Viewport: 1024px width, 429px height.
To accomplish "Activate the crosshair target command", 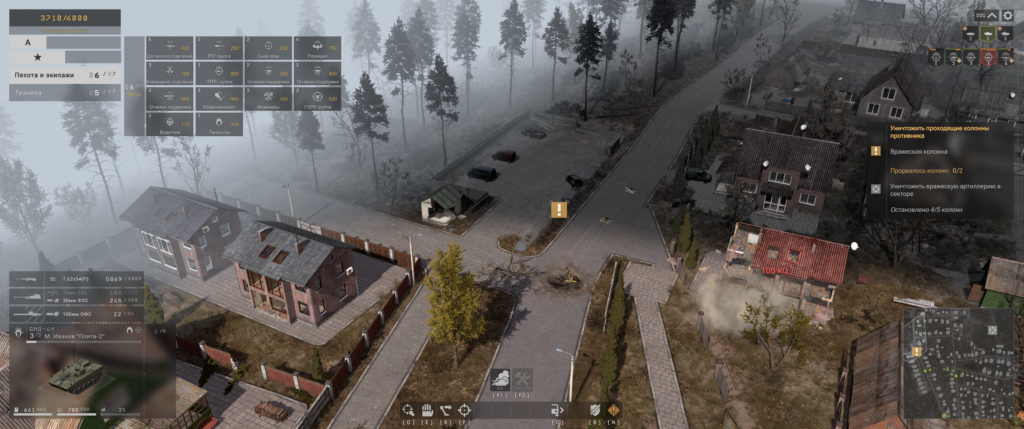I will [464, 409].
